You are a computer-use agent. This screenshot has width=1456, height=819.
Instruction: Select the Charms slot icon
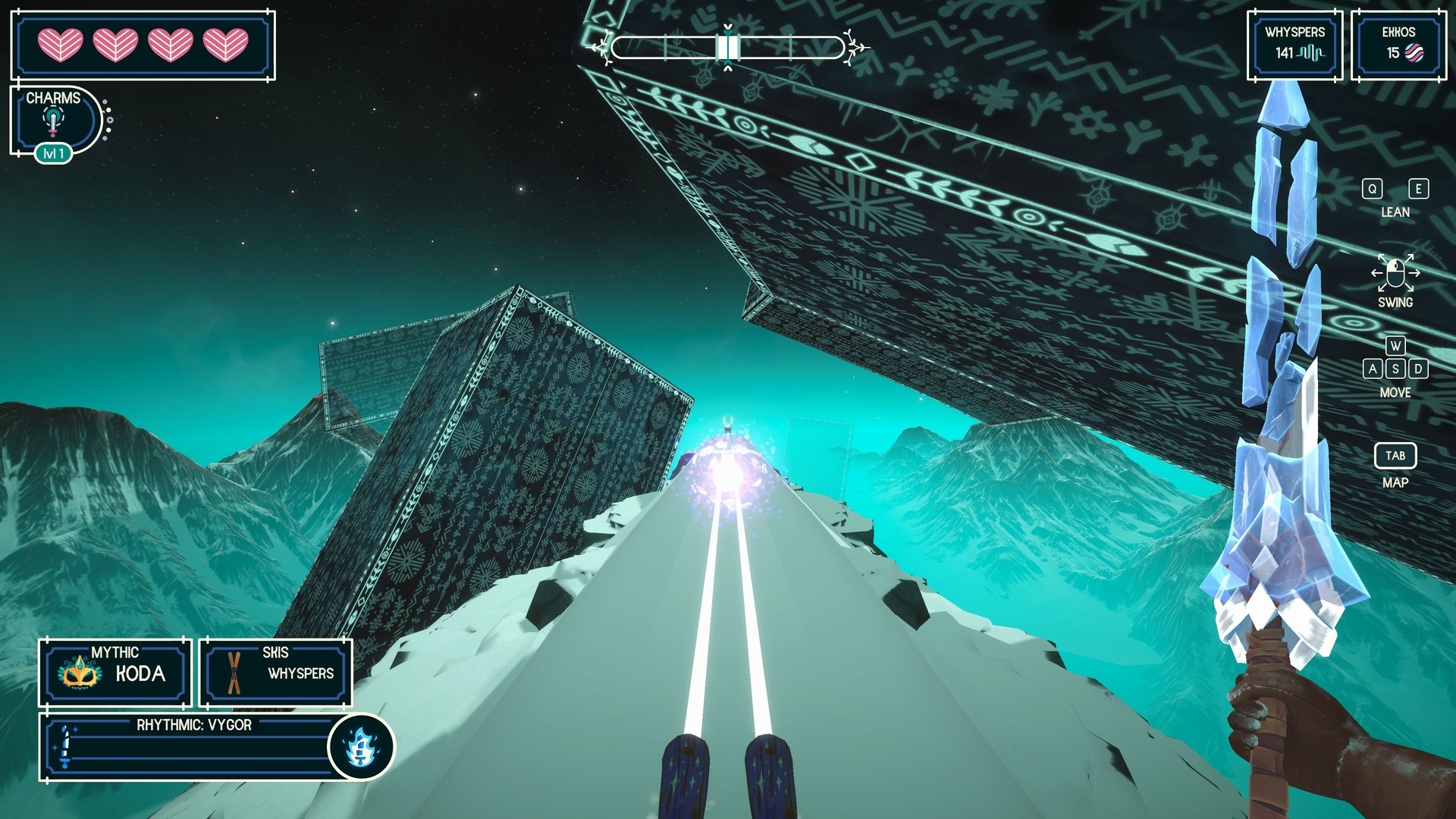(x=53, y=121)
